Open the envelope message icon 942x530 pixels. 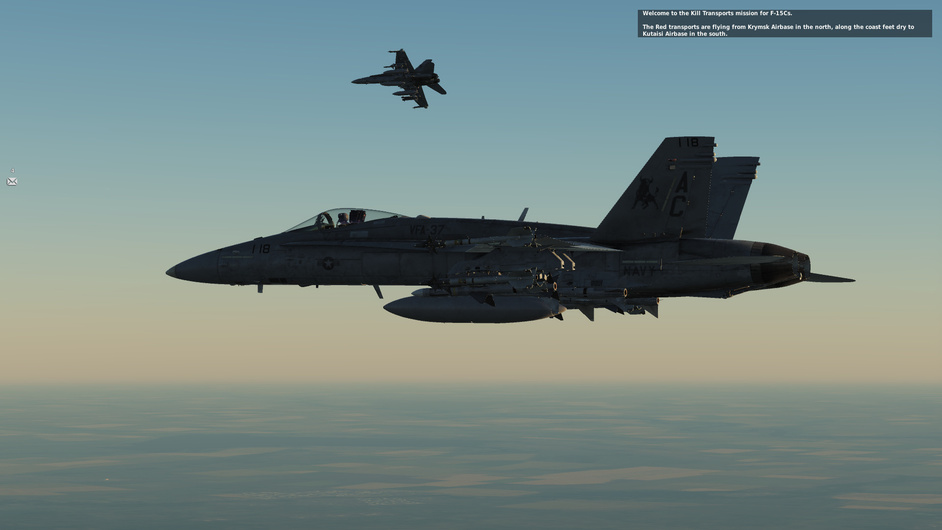12,181
